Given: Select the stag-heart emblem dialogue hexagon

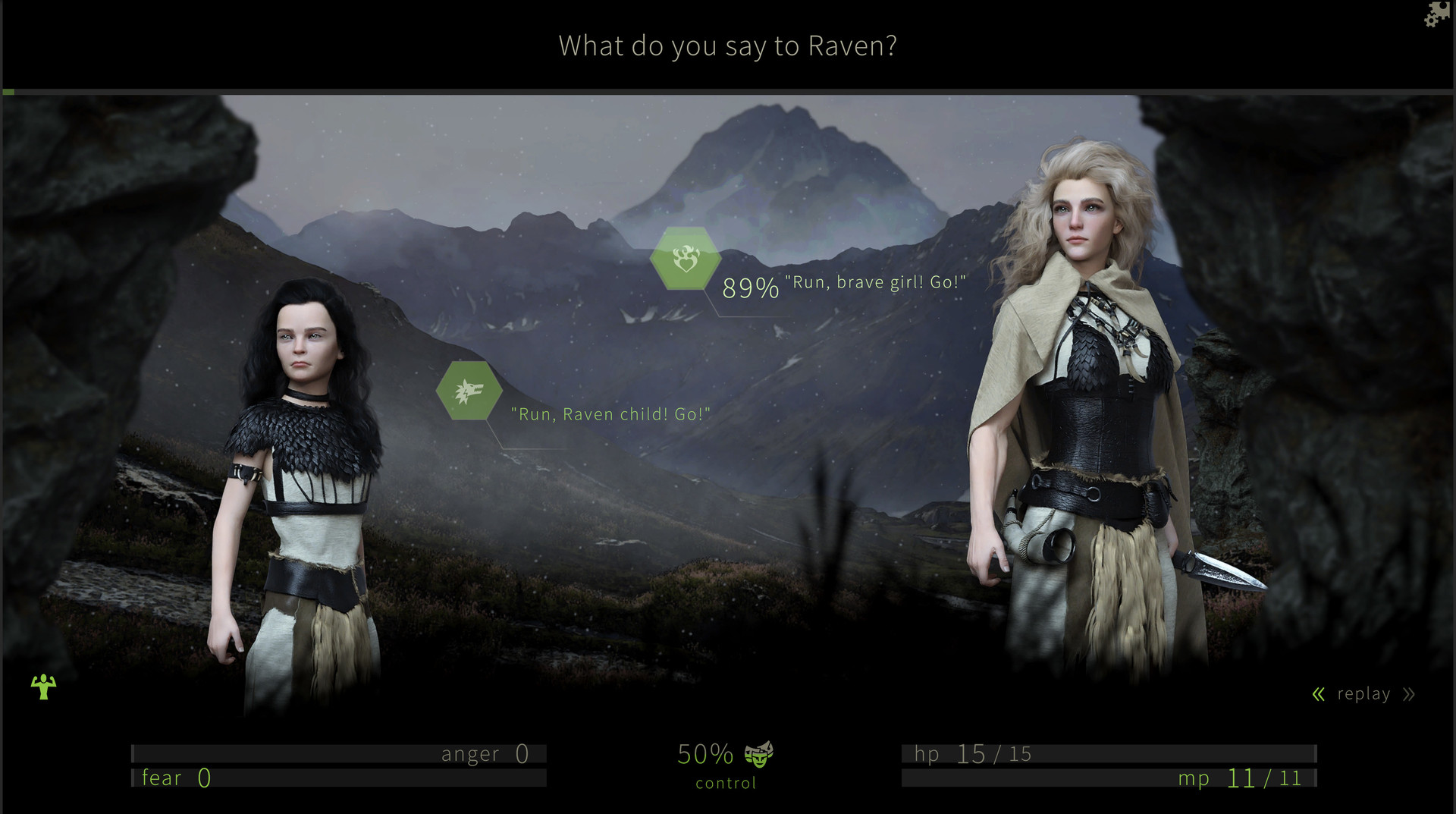Looking at the screenshot, I should tap(685, 258).
